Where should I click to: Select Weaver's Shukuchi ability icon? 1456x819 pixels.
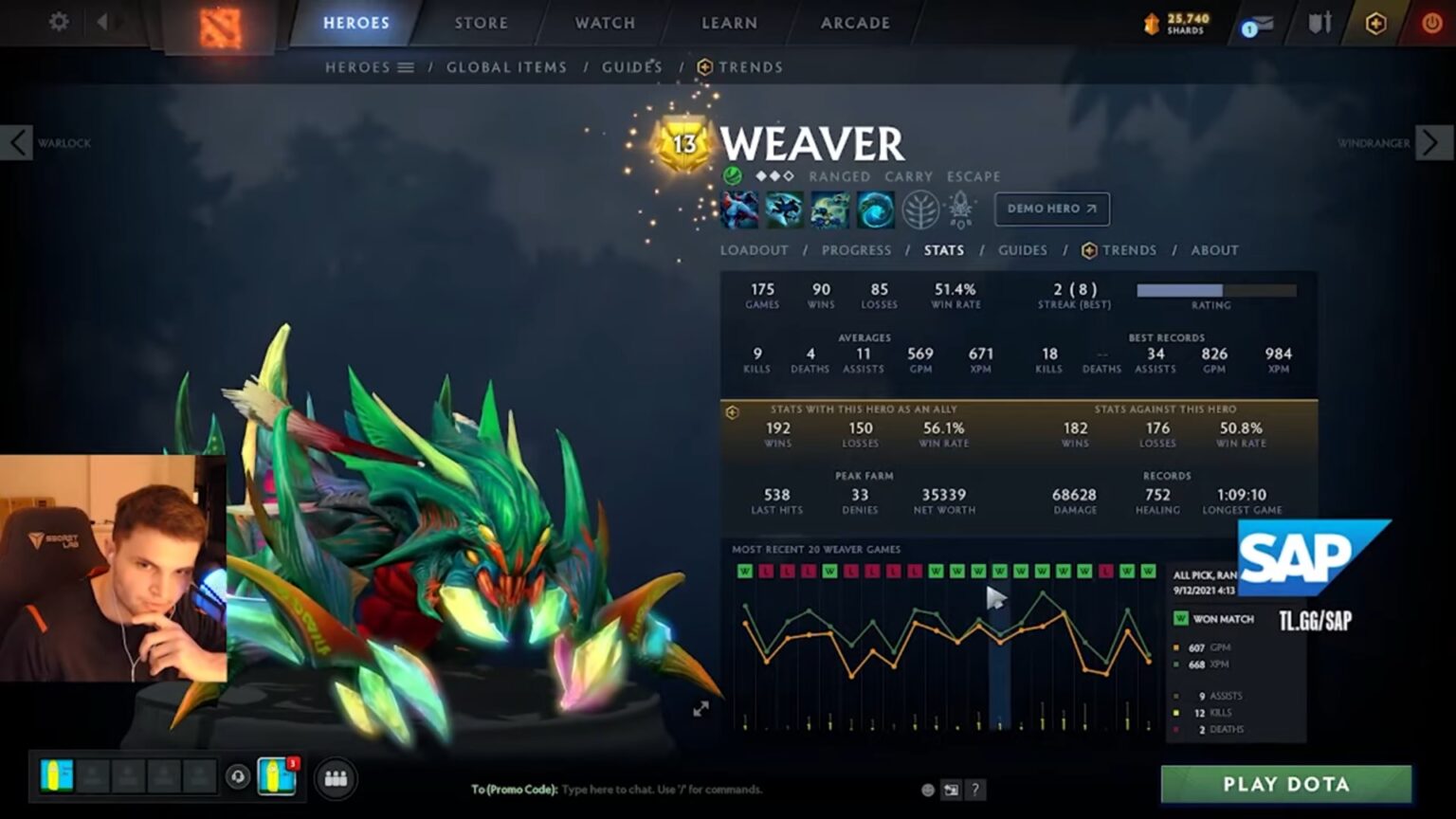tap(785, 209)
